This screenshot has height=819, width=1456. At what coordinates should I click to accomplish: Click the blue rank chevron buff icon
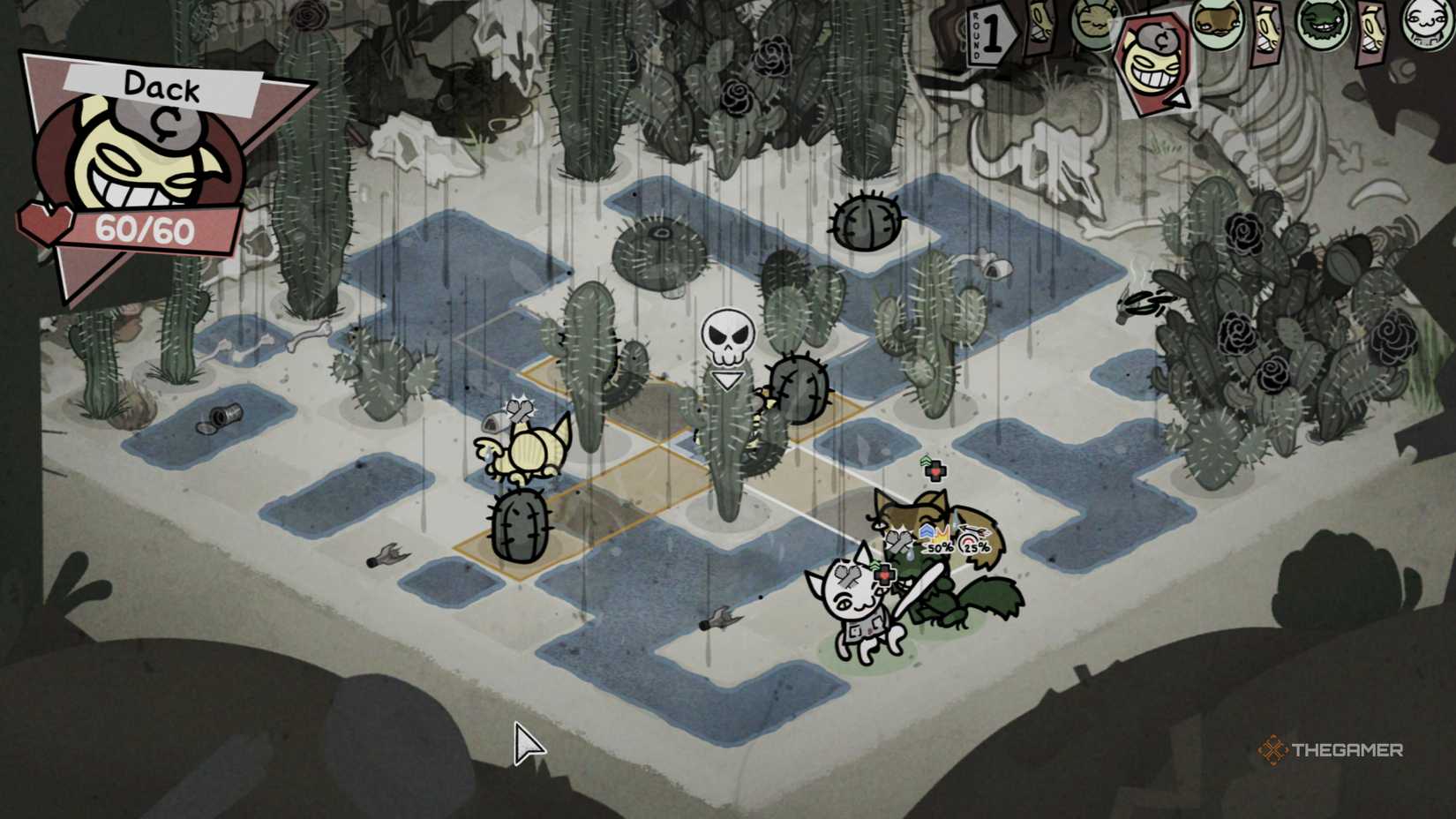[x=928, y=531]
